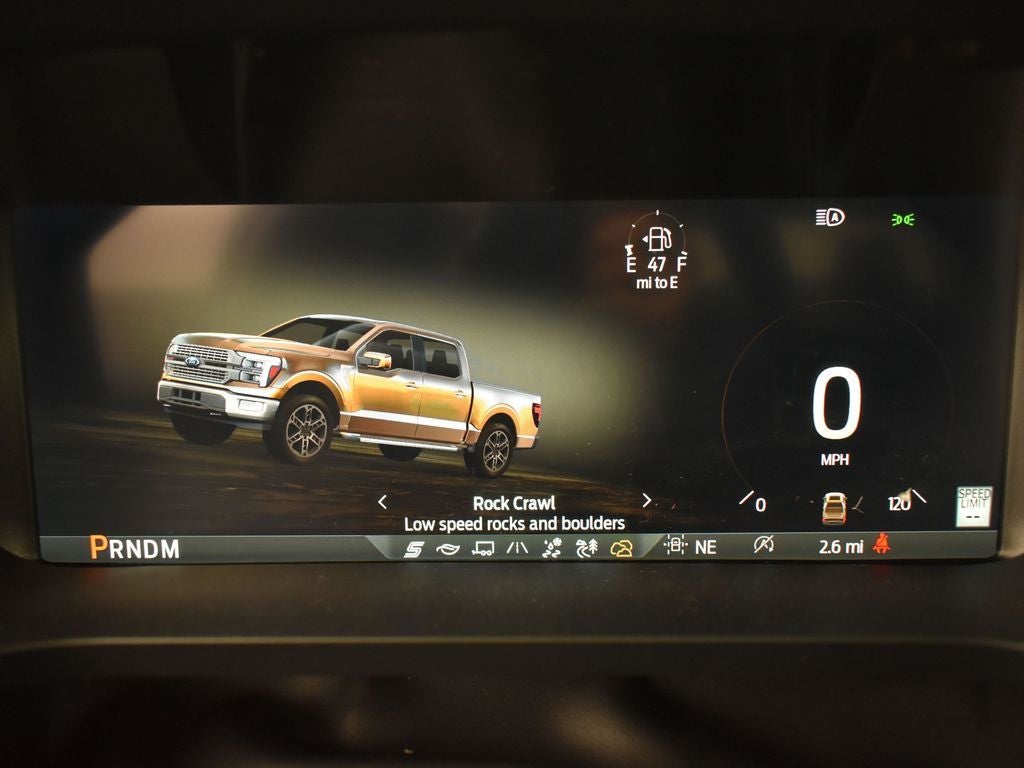Go to the next drive mode with right arrow
This screenshot has height=768, width=1024.
[646, 500]
